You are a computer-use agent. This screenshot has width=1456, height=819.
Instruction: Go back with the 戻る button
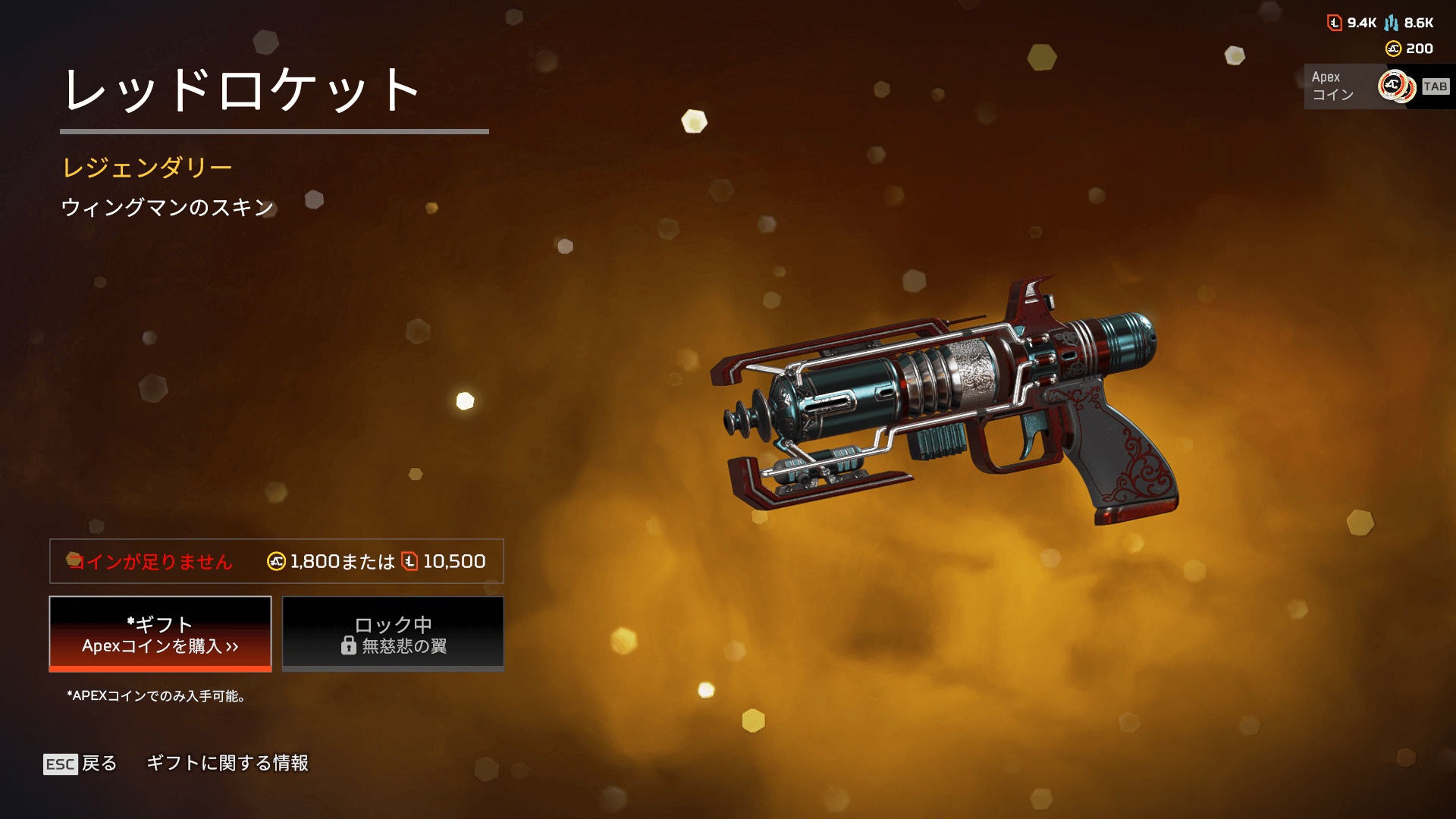pos(81,763)
